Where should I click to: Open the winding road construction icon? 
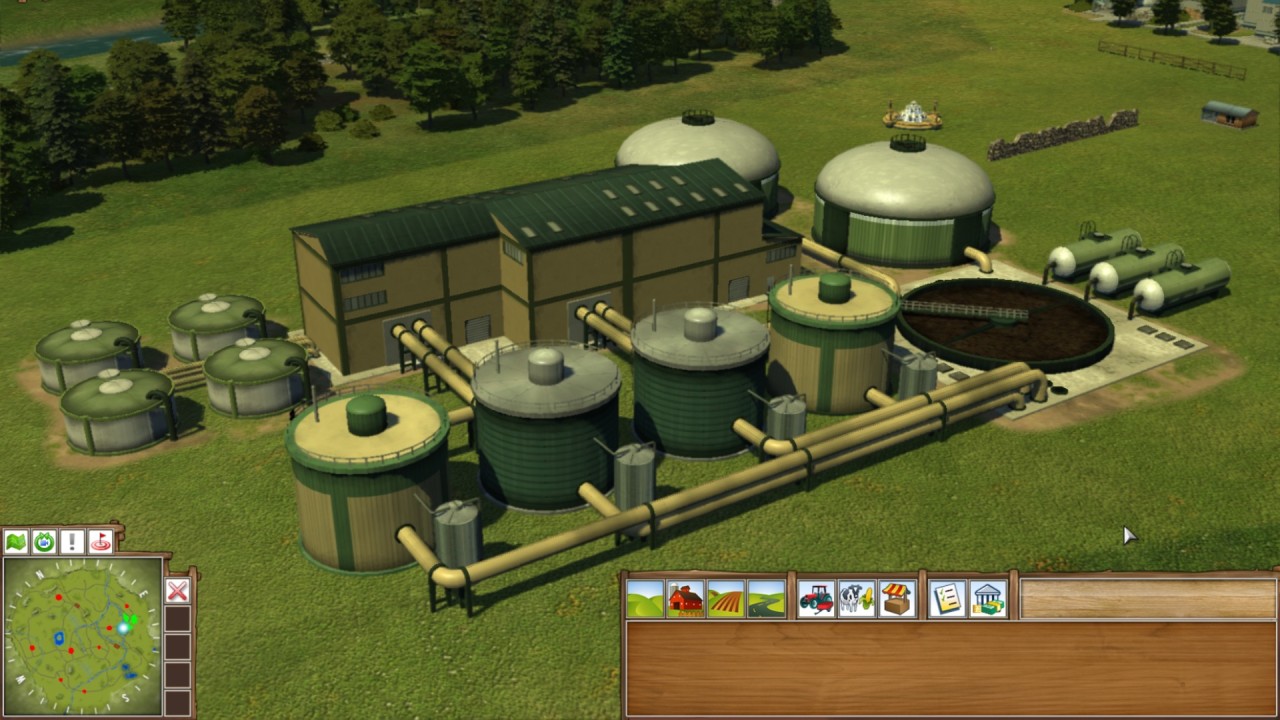coord(766,599)
